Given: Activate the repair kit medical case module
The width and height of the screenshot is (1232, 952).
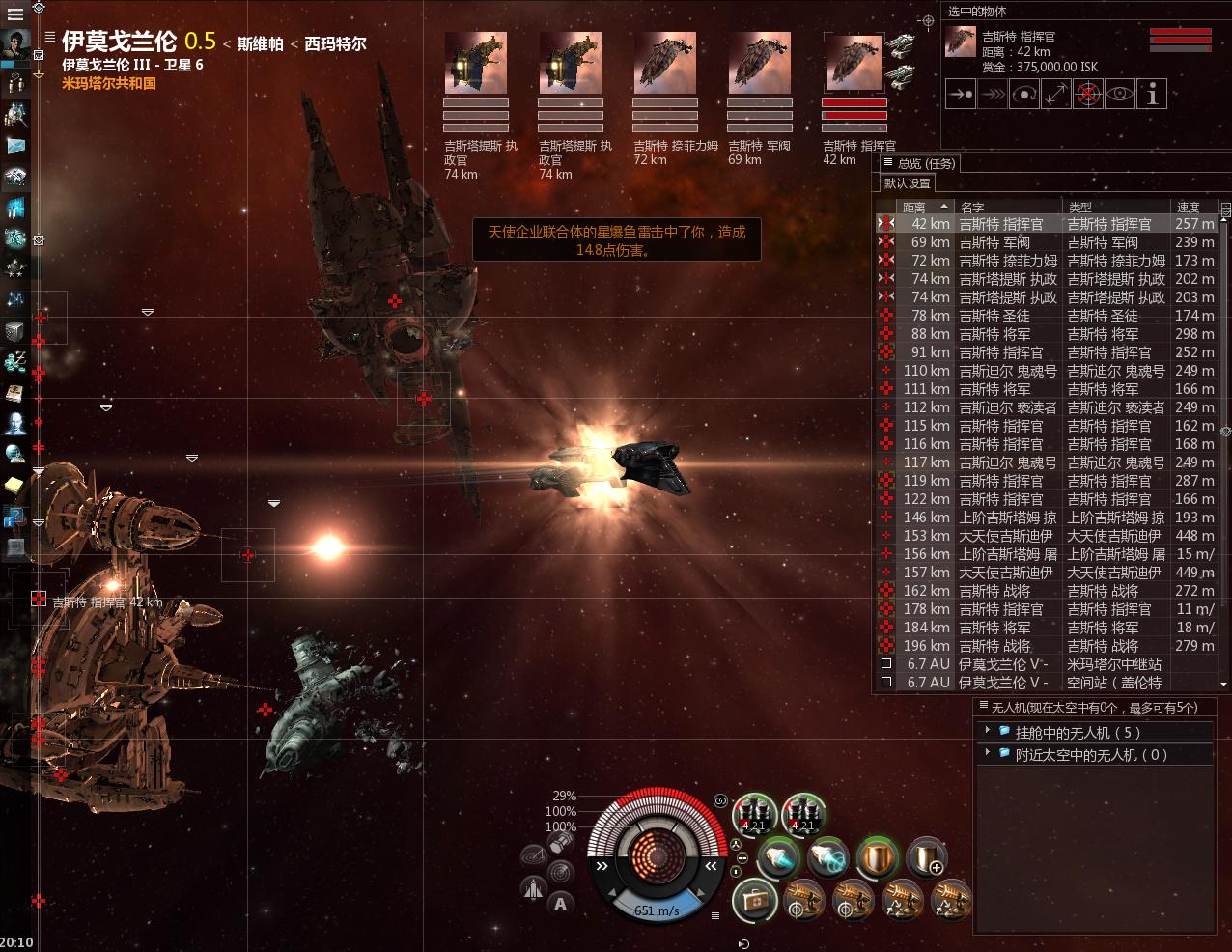Looking at the screenshot, I should [753, 902].
